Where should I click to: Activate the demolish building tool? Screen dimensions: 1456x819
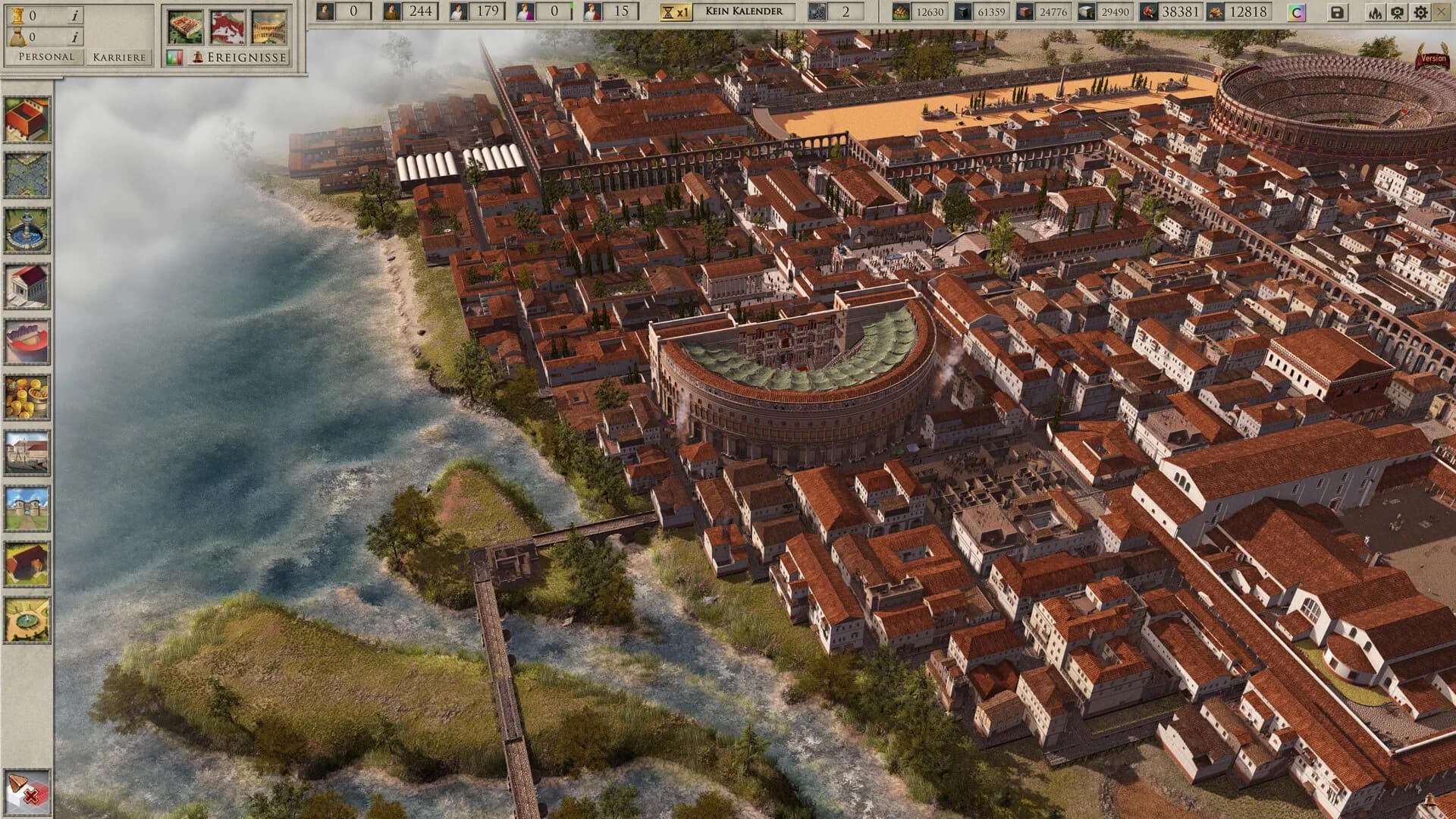(27, 792)
